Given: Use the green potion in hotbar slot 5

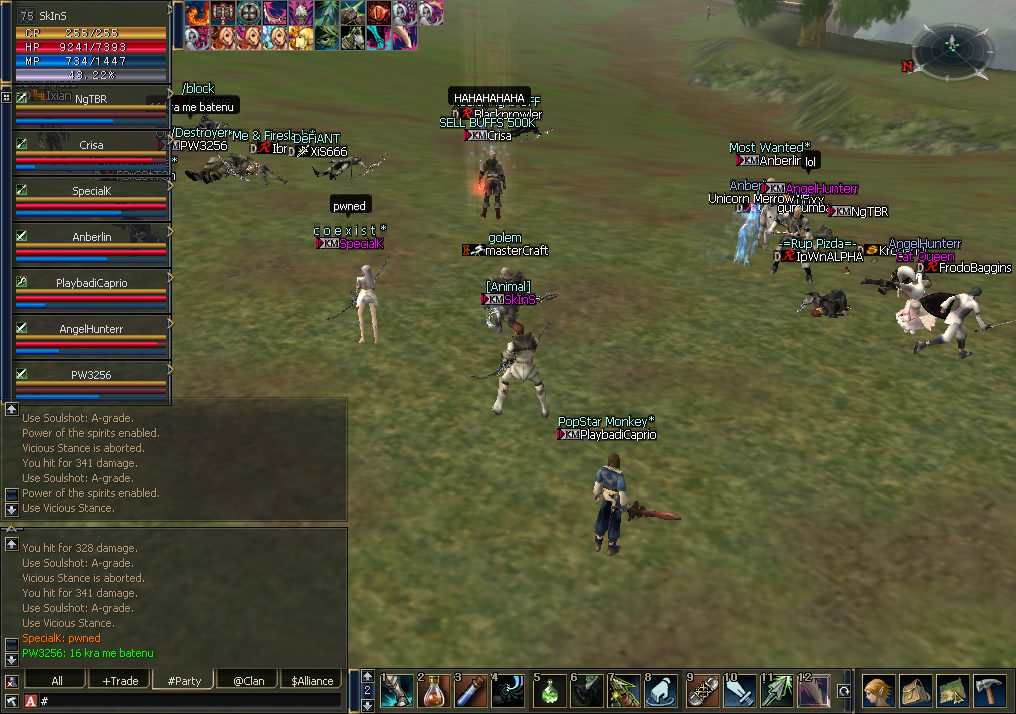Looking at the screenshot, I should coord(549,691).
